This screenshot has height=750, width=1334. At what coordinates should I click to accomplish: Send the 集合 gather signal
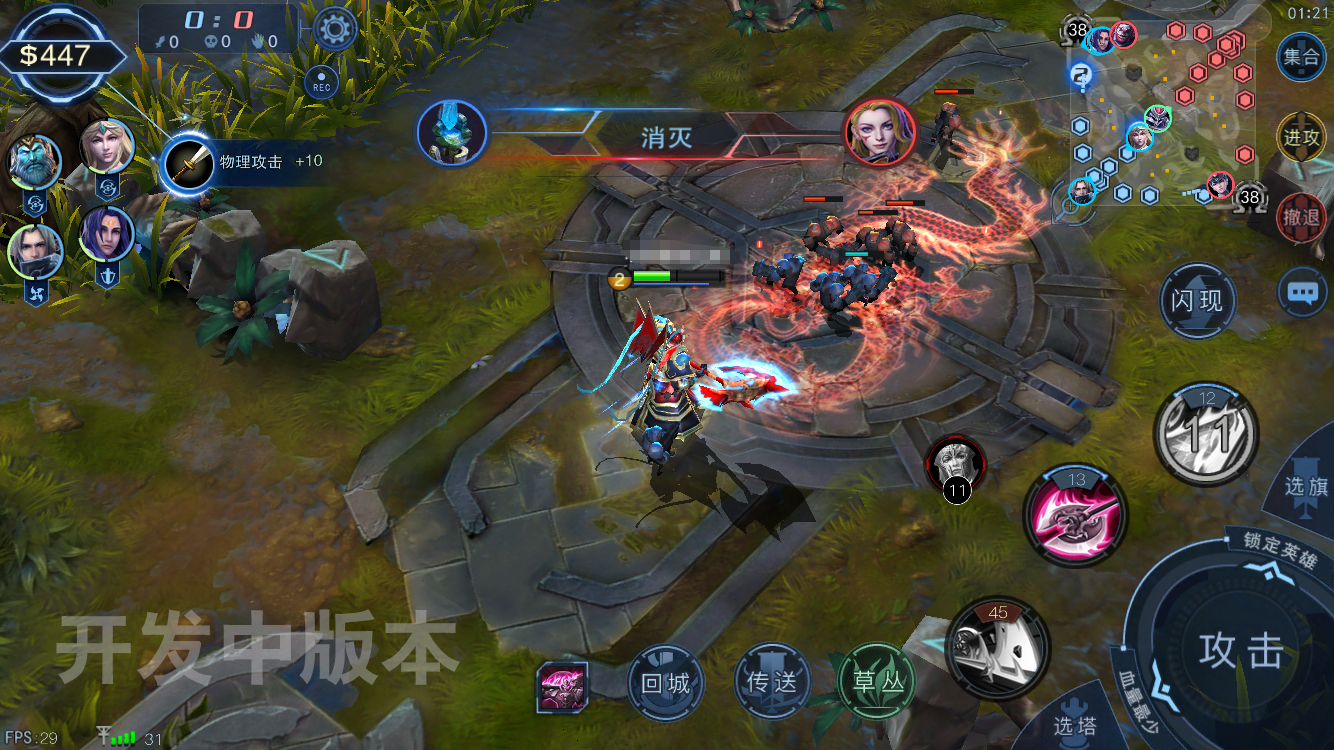[x=1301, y=57]
